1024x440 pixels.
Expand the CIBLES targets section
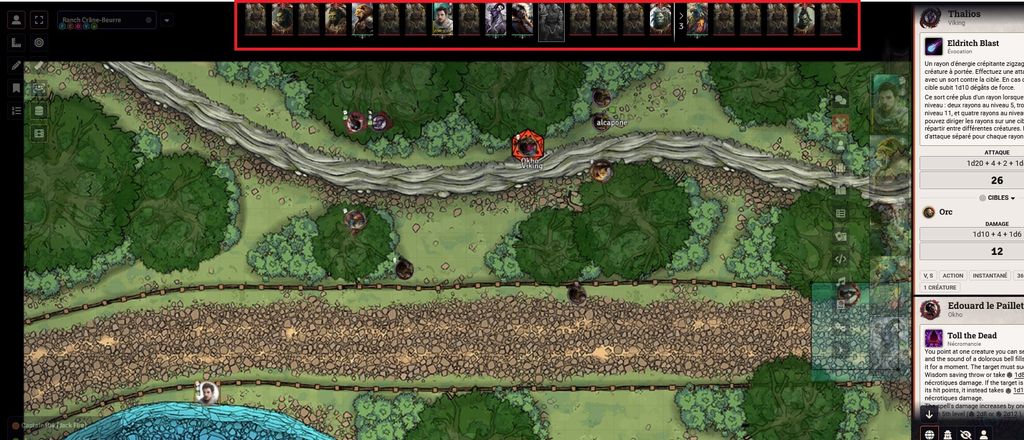tap(996, 198)
